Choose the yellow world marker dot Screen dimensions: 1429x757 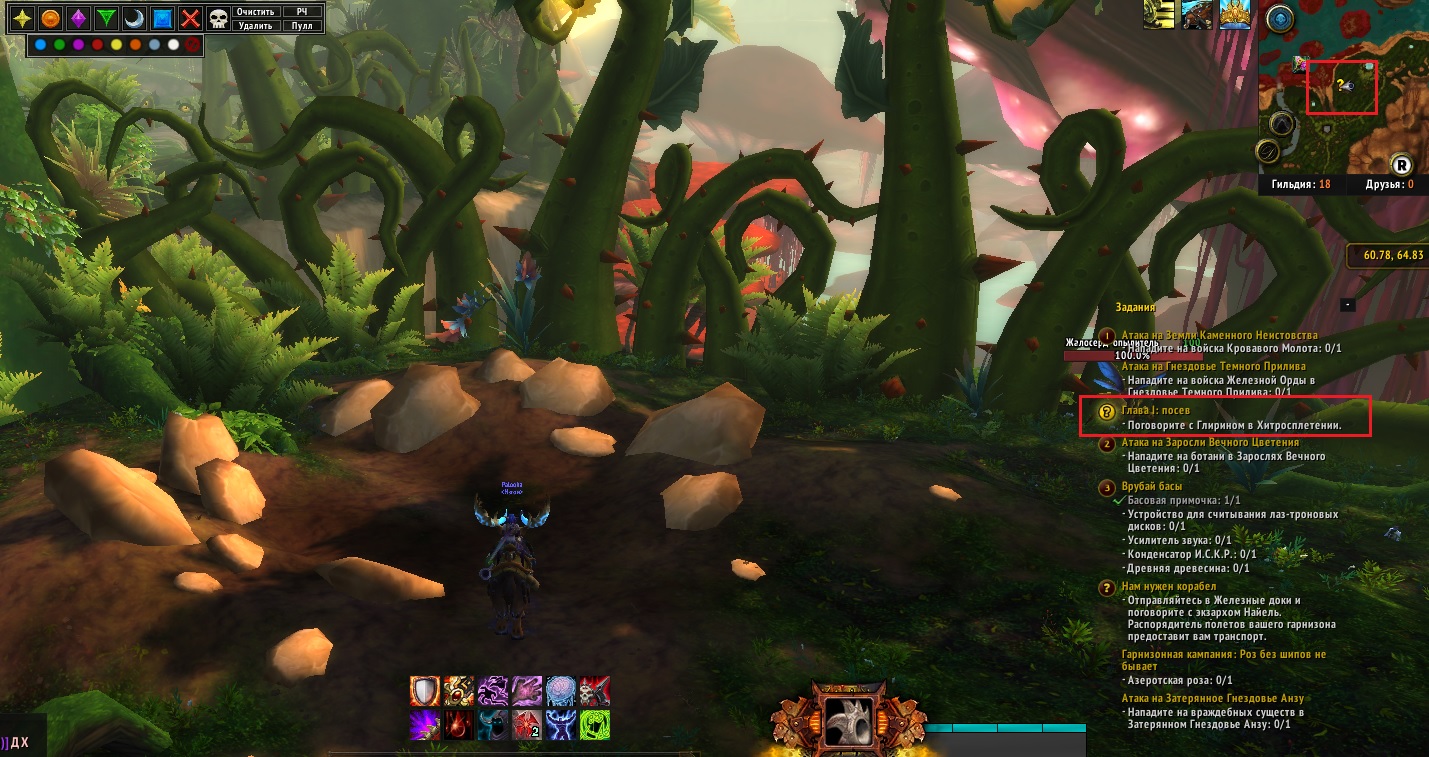117,45
